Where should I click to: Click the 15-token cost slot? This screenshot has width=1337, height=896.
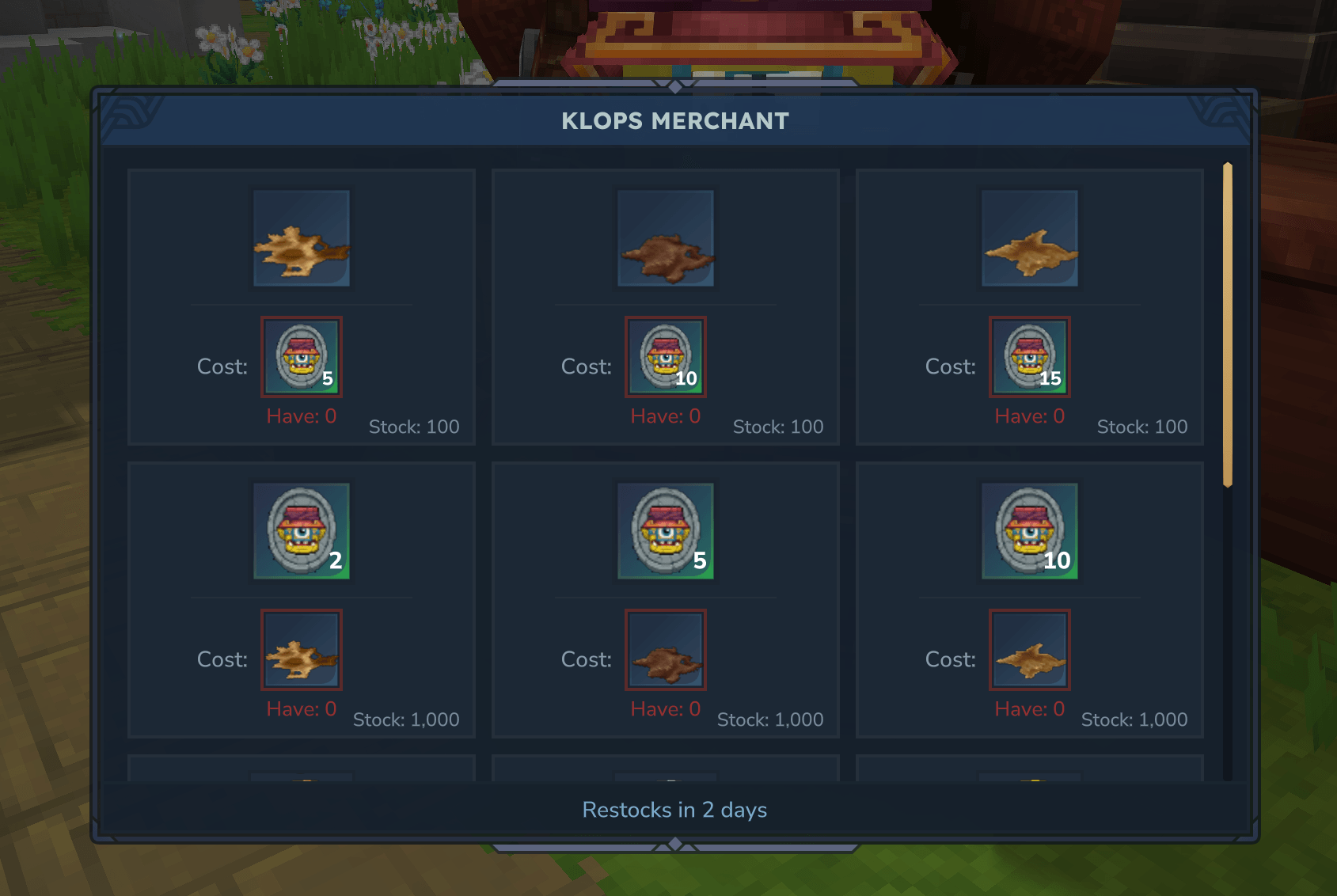pyautogui.click(x=1030, y=357)
